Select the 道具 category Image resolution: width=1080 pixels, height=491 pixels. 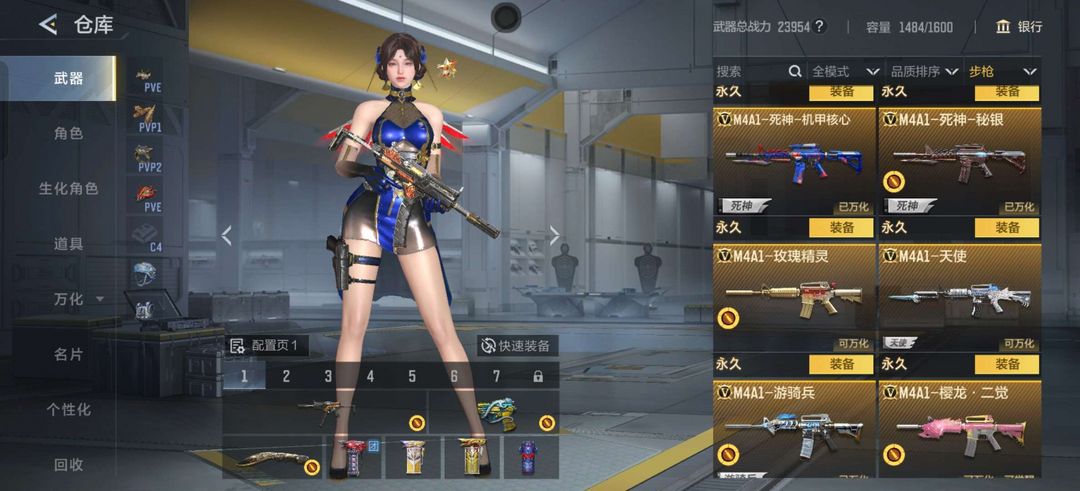[68, 243]
